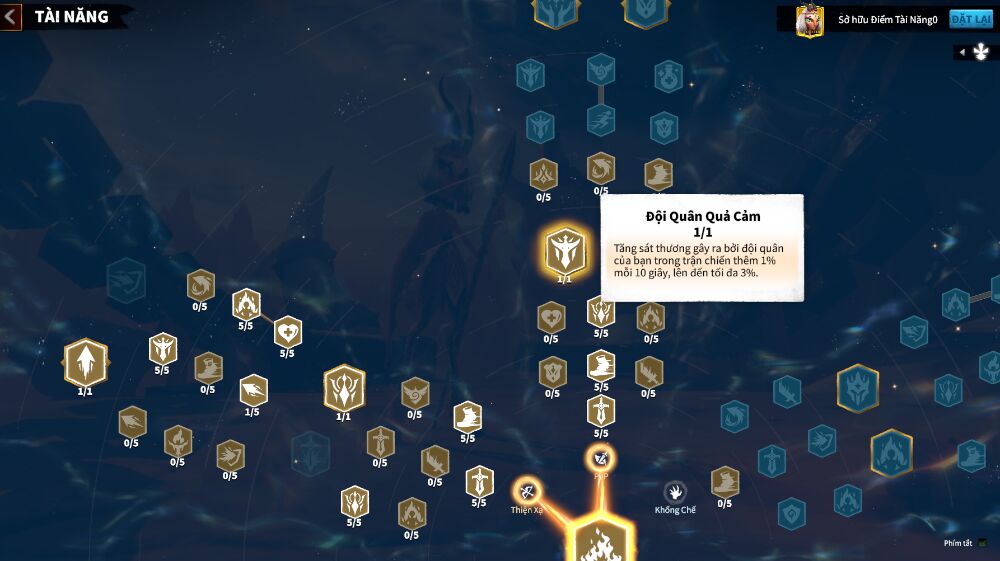Select the highlighted Đội Quân Quả Cảm talent node
Screen dimensions: 1000x561
click(x=565, y=251)
